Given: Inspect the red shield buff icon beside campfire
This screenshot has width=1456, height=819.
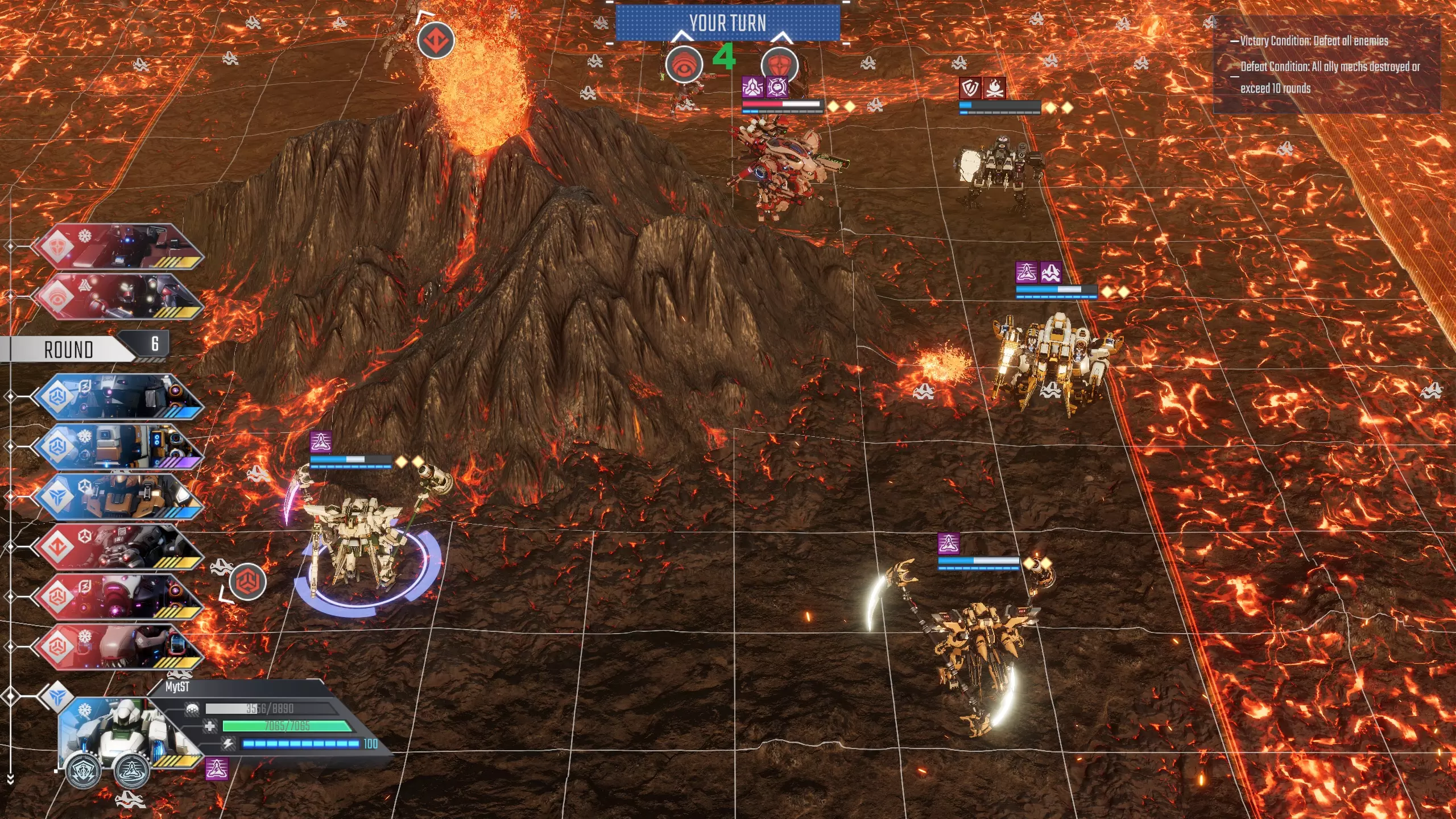Looking at the screenshot, I should pyautogui.click(x=970, y=88).
